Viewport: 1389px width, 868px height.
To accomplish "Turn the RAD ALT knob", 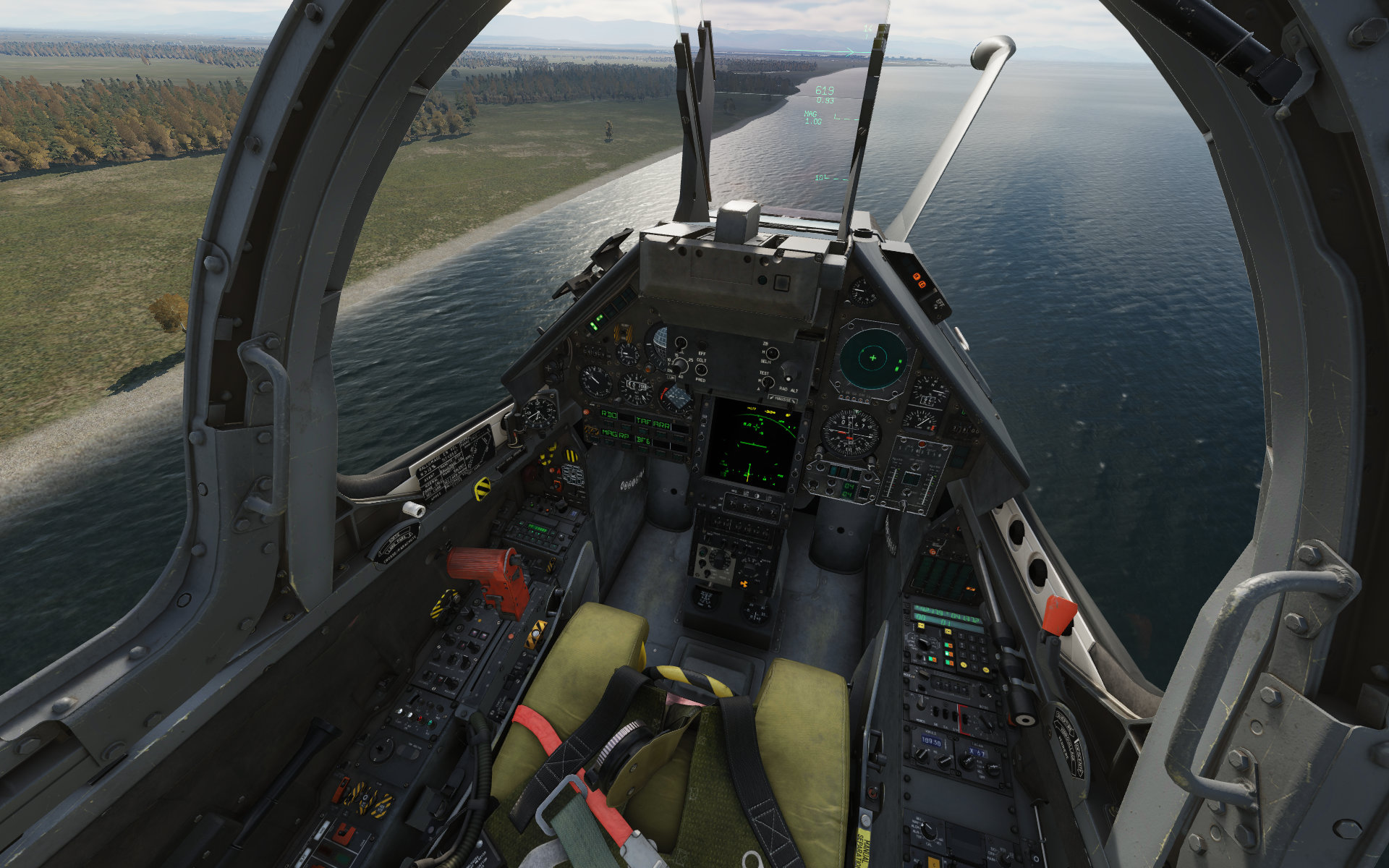I will (790, 373).
